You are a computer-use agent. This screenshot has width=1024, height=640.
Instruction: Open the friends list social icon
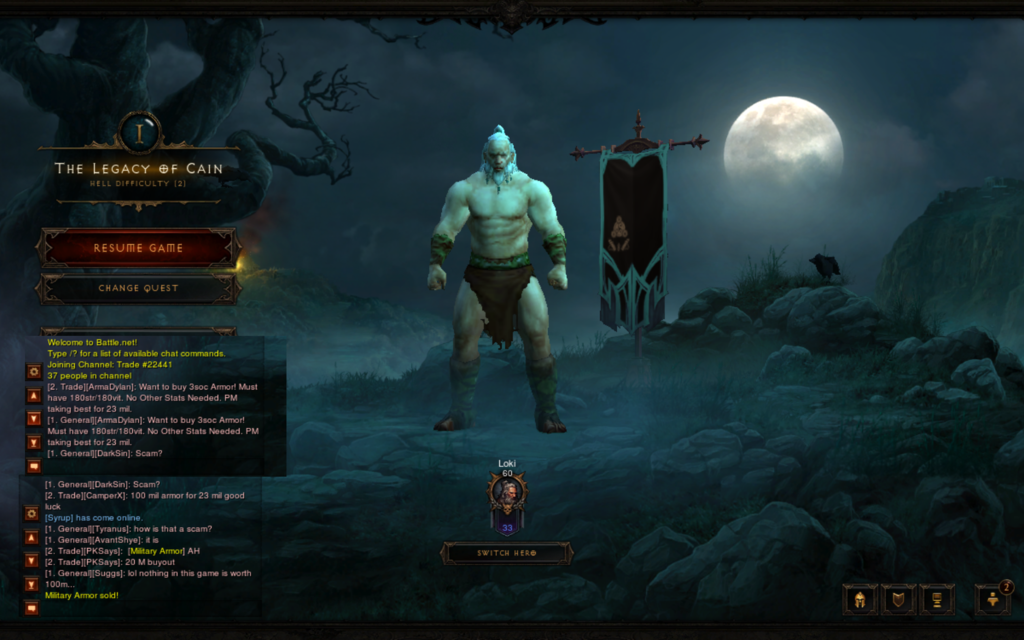tap(992, 599)
